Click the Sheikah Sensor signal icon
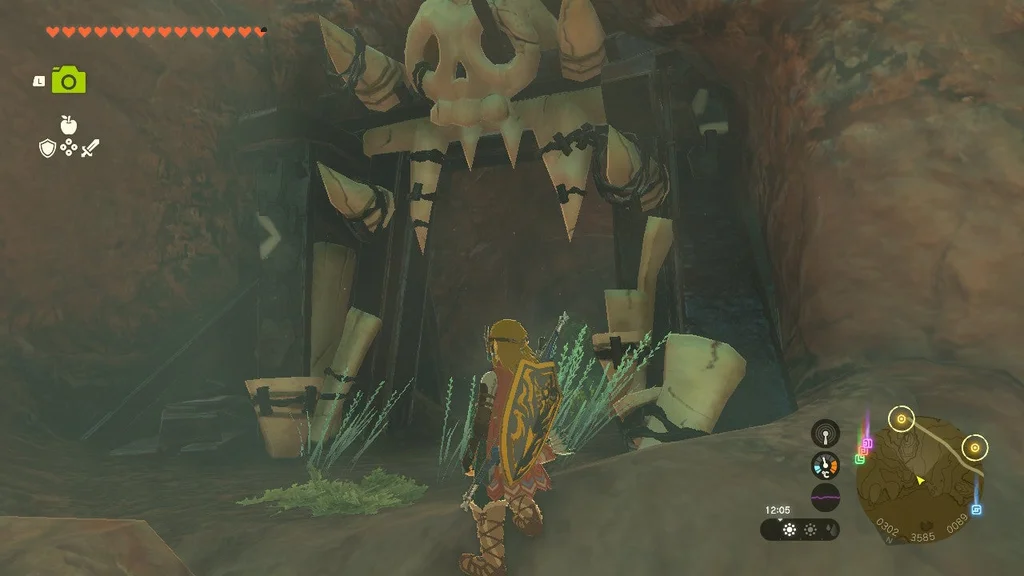1024x576 pixels. [x=825, y=433]
